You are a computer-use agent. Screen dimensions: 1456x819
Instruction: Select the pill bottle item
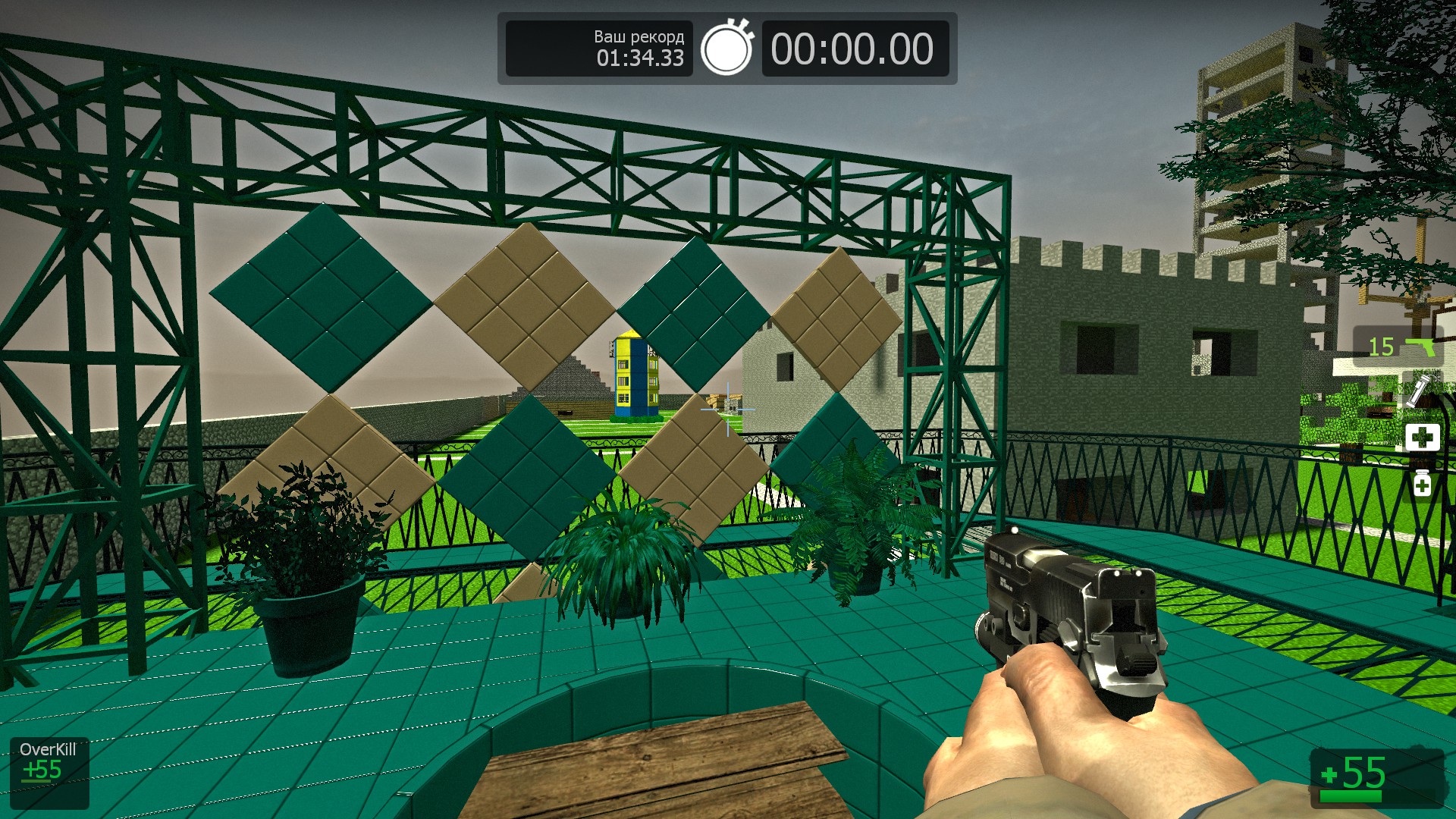click(1422, 483)
